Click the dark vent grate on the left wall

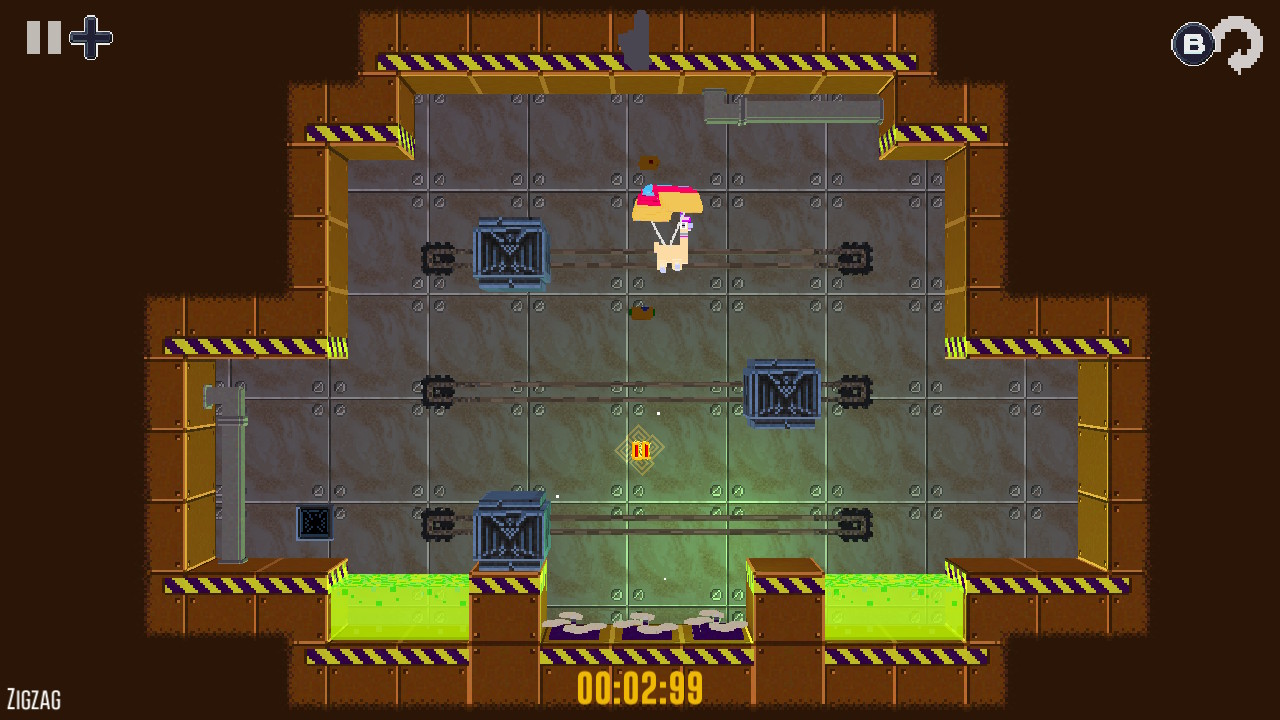click(313, 521)
